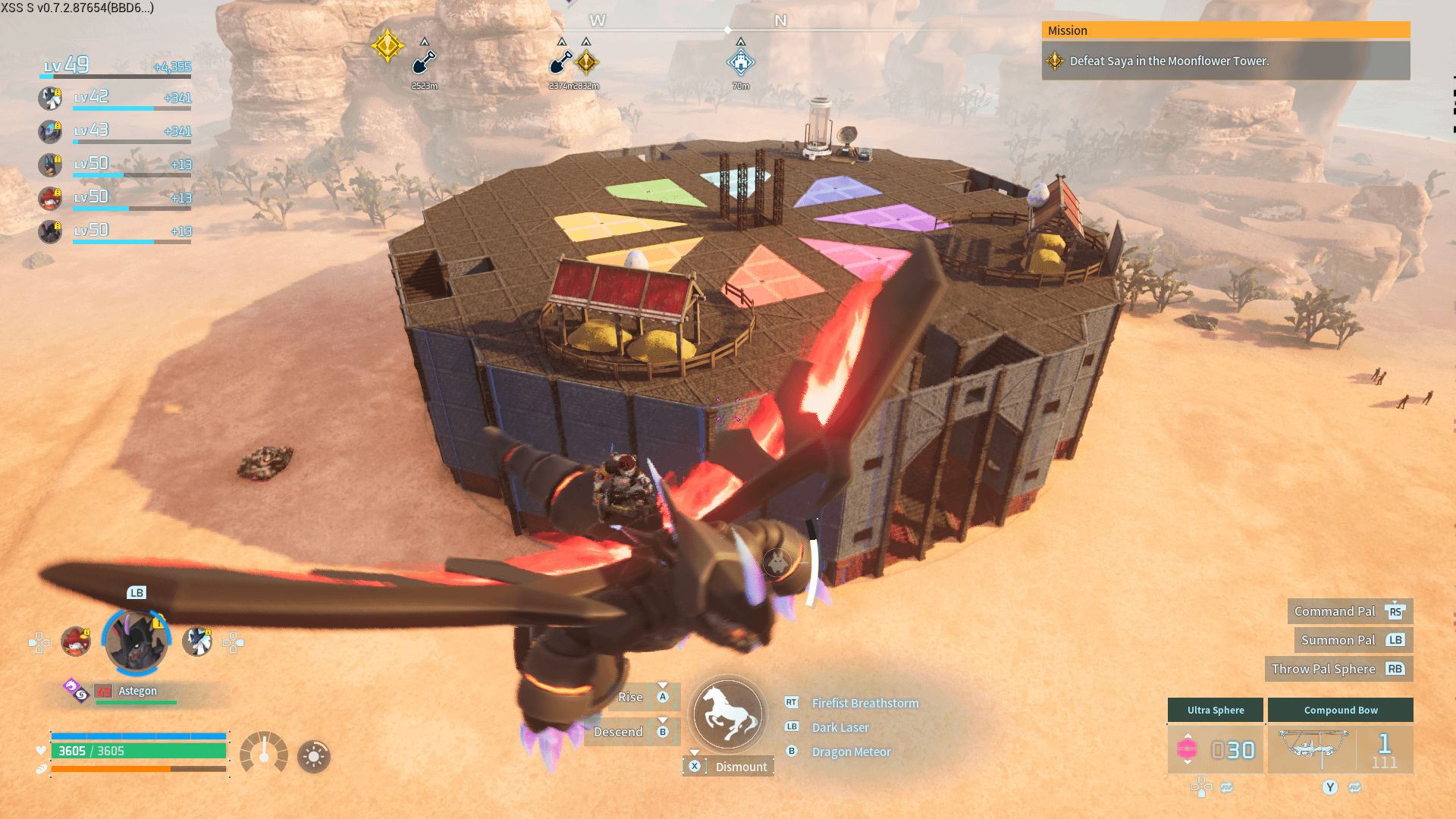1456x819 pixels.
Task: Click the sun temperature status icon
Action: [314, 756]
